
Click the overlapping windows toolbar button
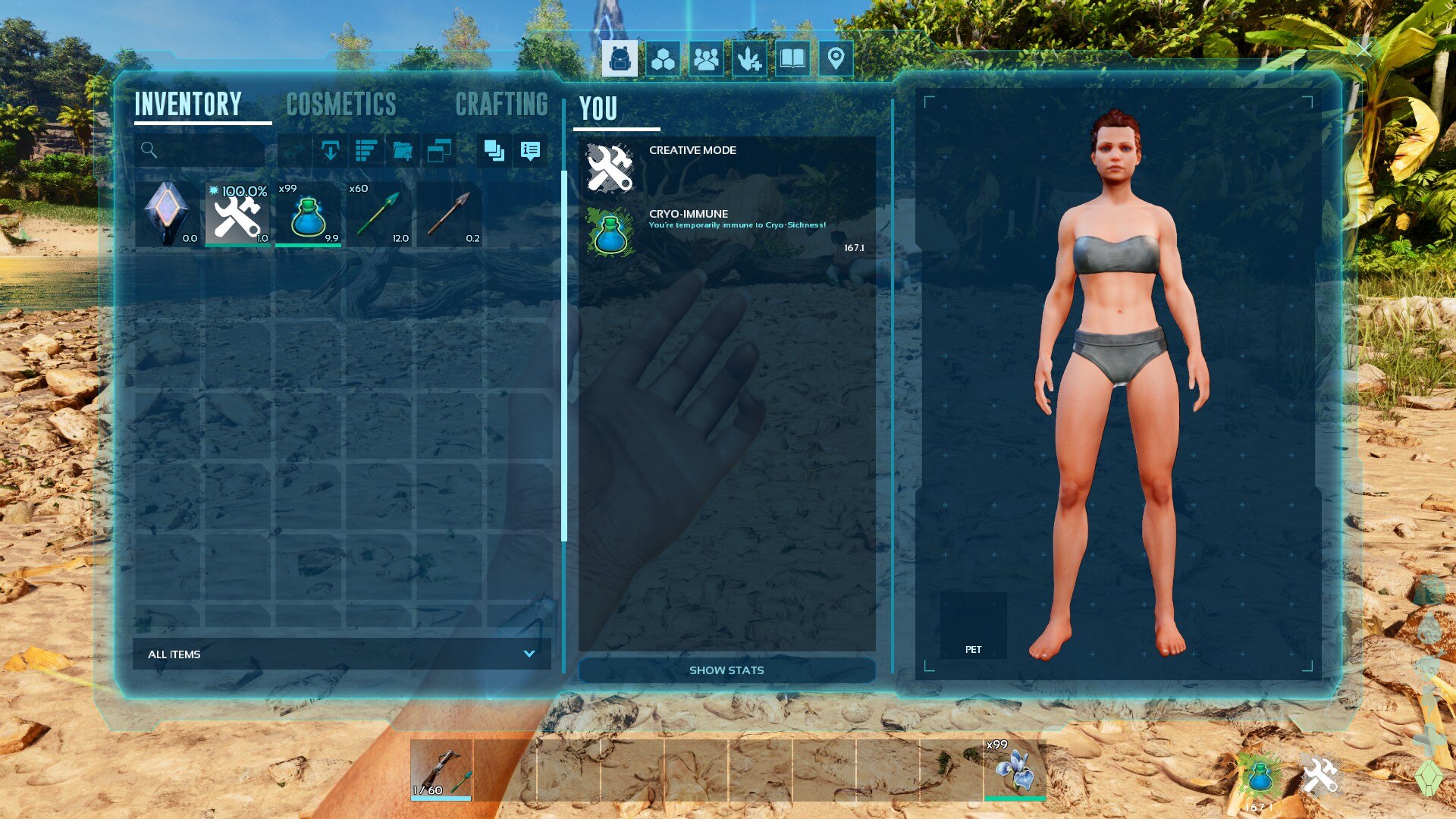coord(439,151)
